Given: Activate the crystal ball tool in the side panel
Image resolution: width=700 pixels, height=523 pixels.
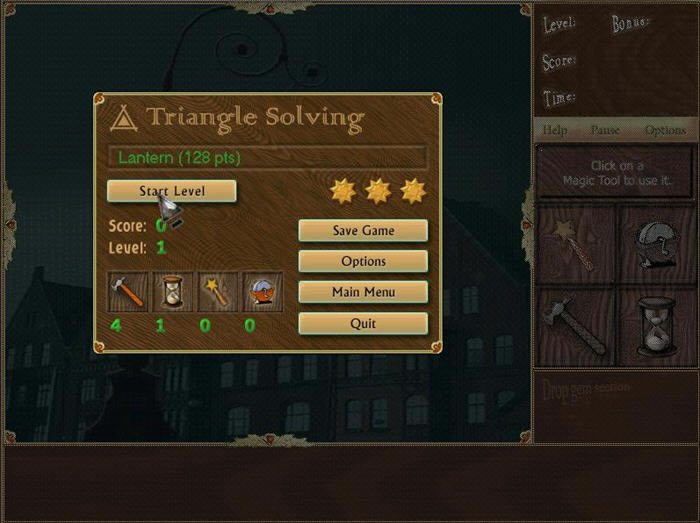Looking at the screenshot, I should (656, 245).
